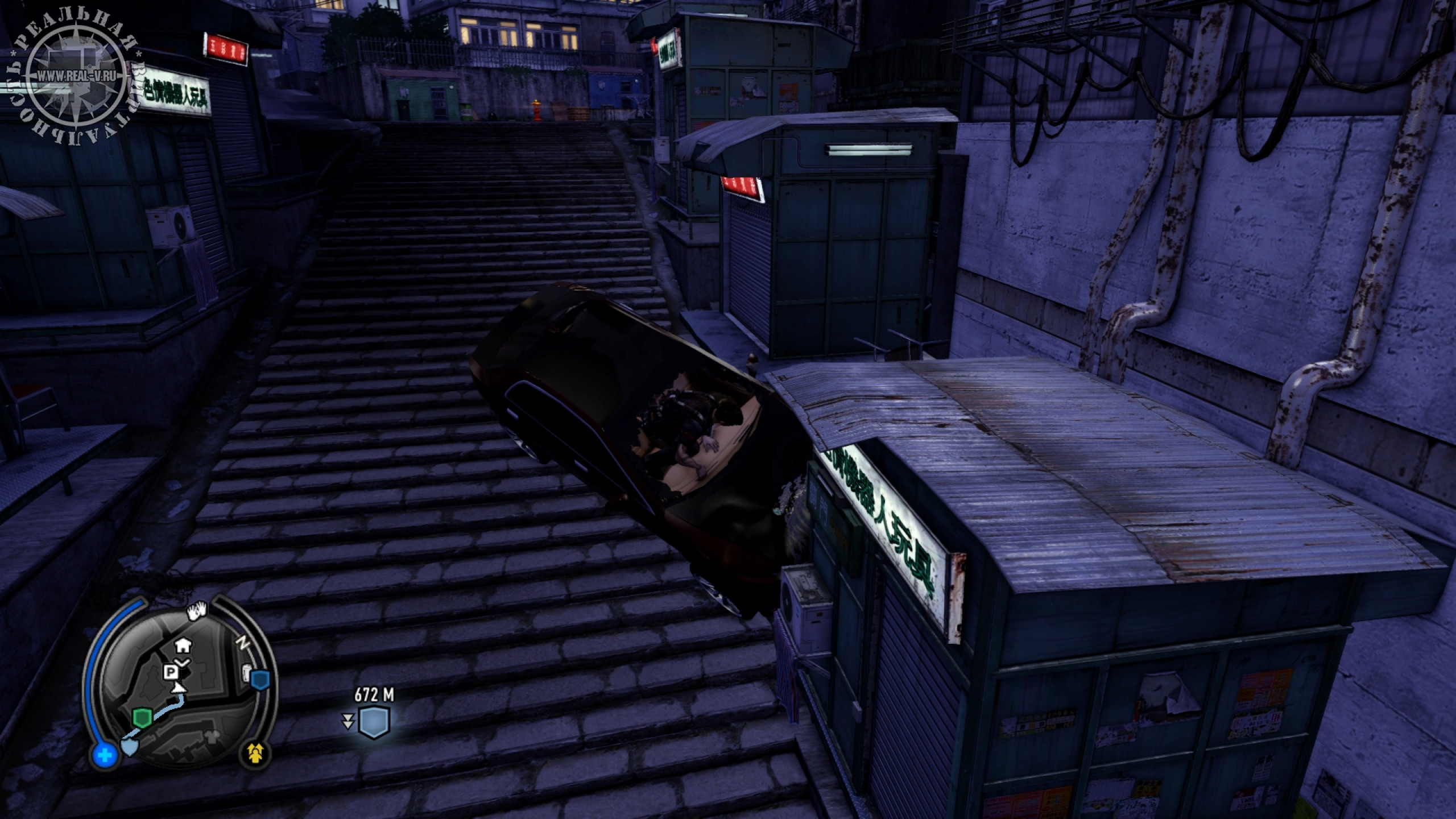Click the white player arrow on minimap
Image resolution: width=1456 pixels, height=819 pixels.
point(180,688)
